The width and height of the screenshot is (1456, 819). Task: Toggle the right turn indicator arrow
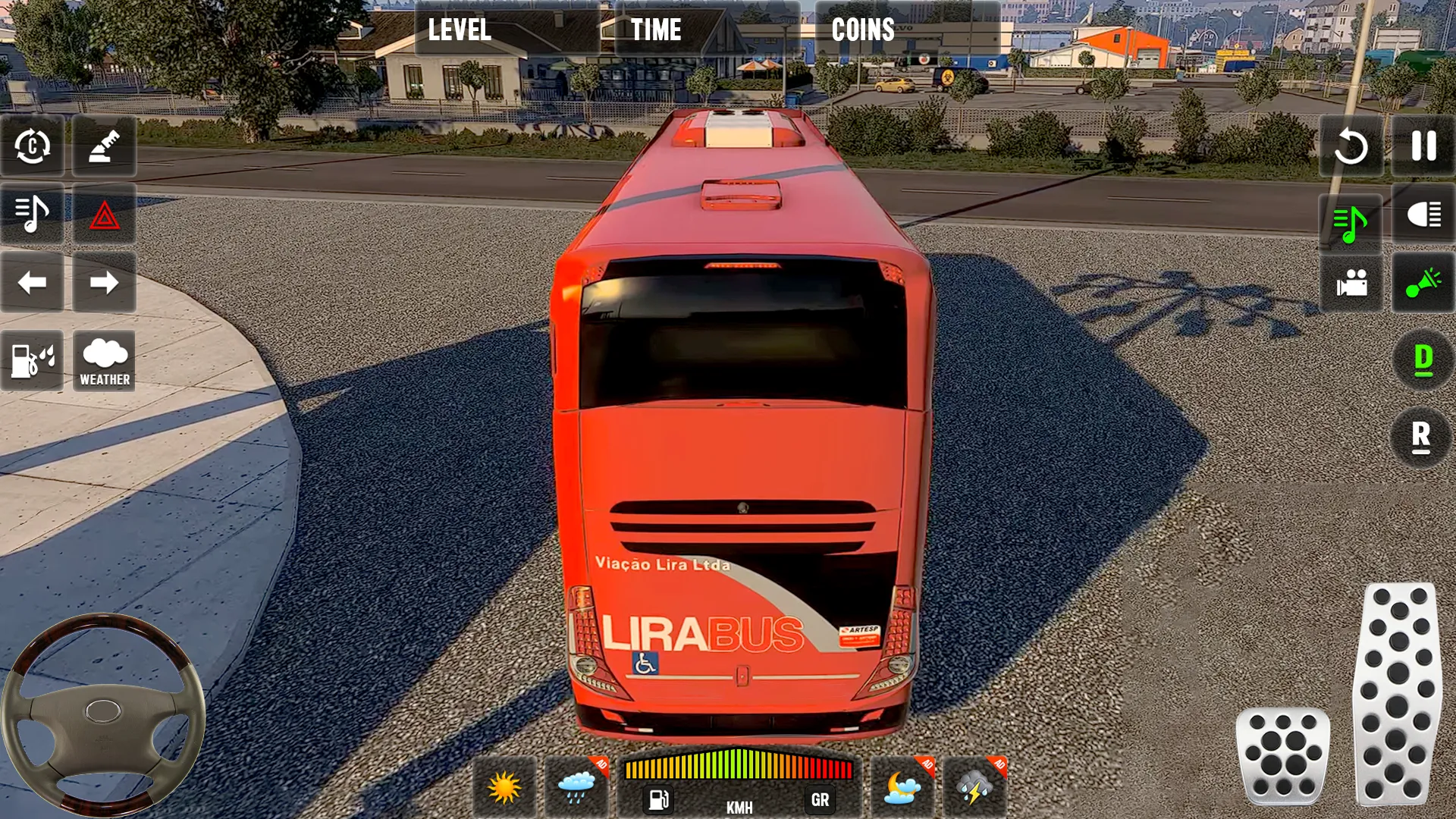104,284
